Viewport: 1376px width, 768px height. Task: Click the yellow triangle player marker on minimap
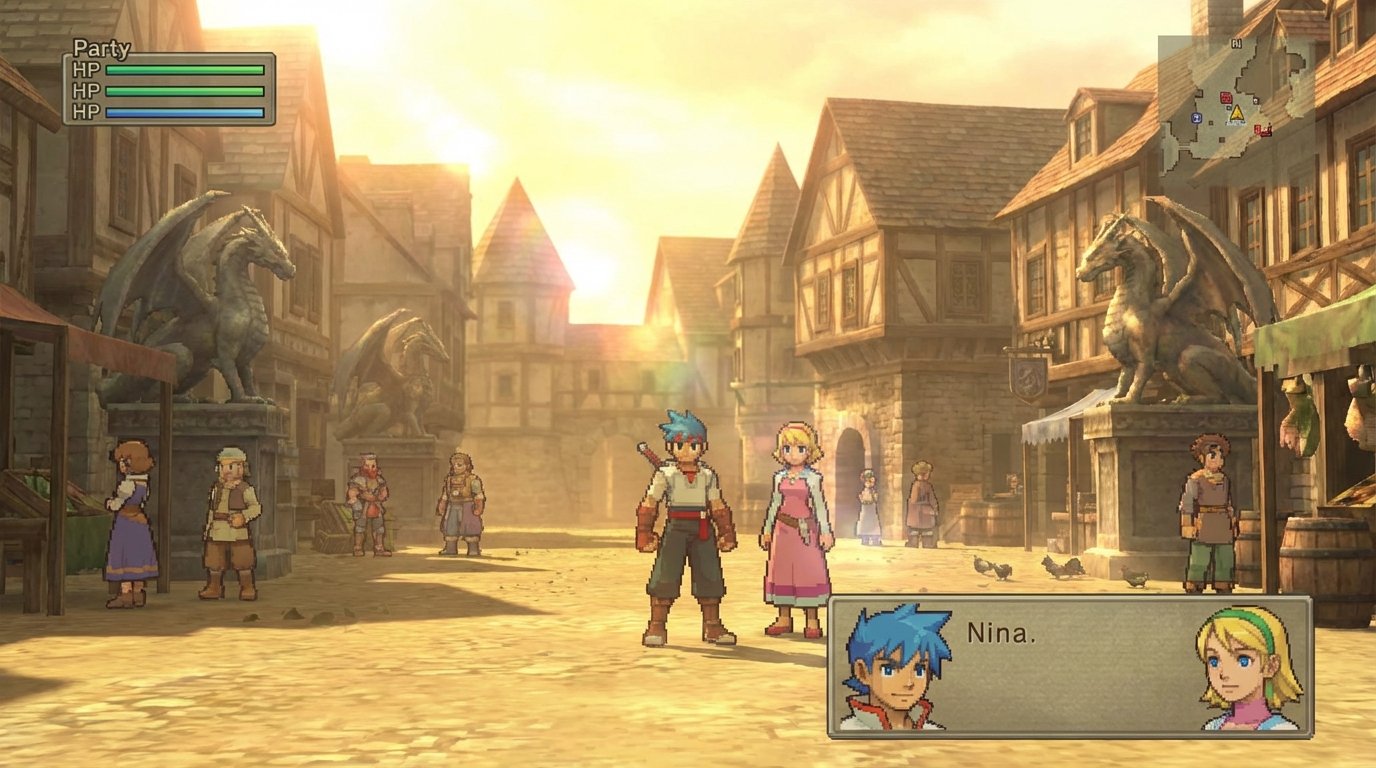(1237, 113)
